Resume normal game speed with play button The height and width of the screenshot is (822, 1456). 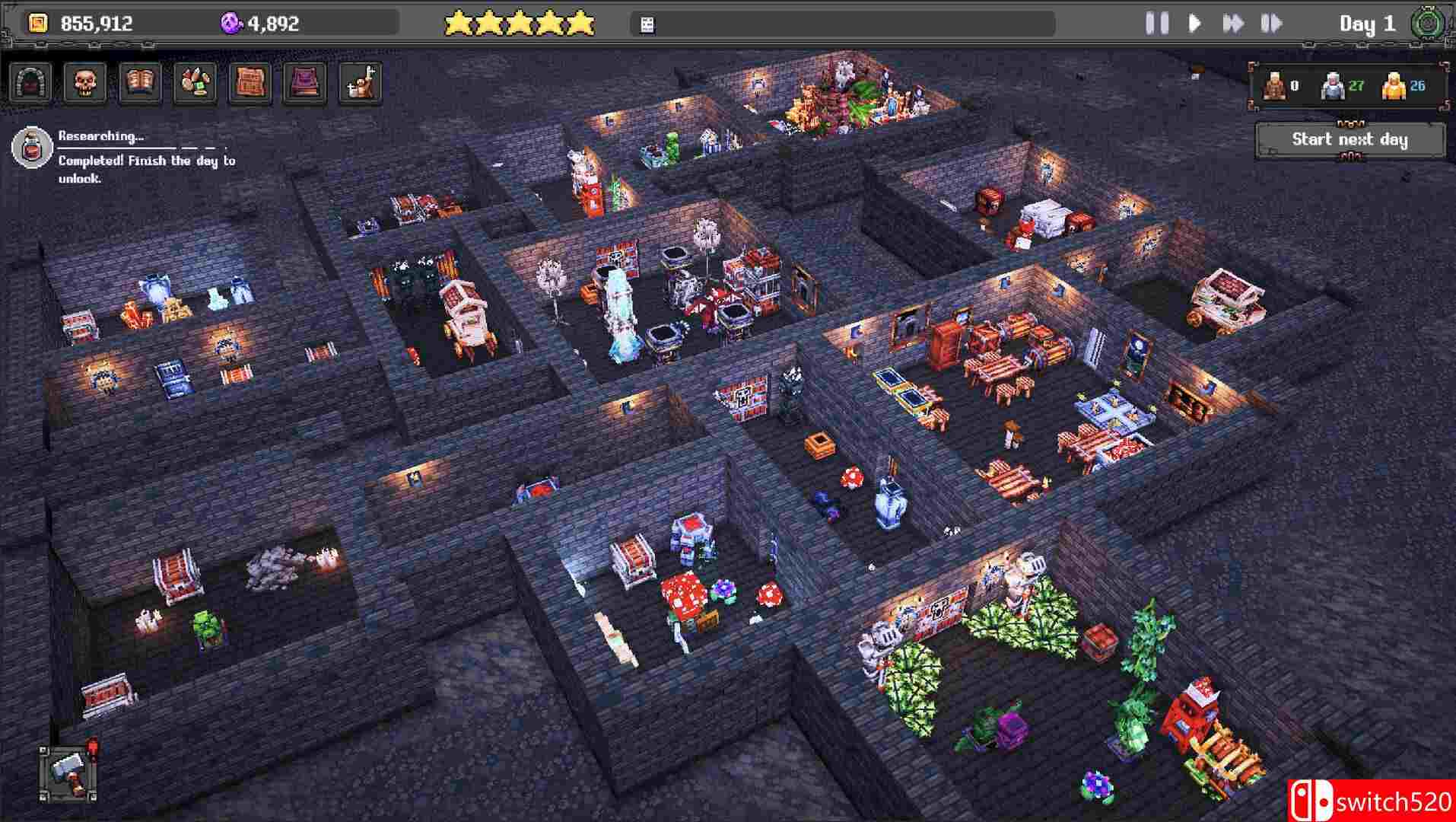pyautogui.click(x=1194, y=23)
